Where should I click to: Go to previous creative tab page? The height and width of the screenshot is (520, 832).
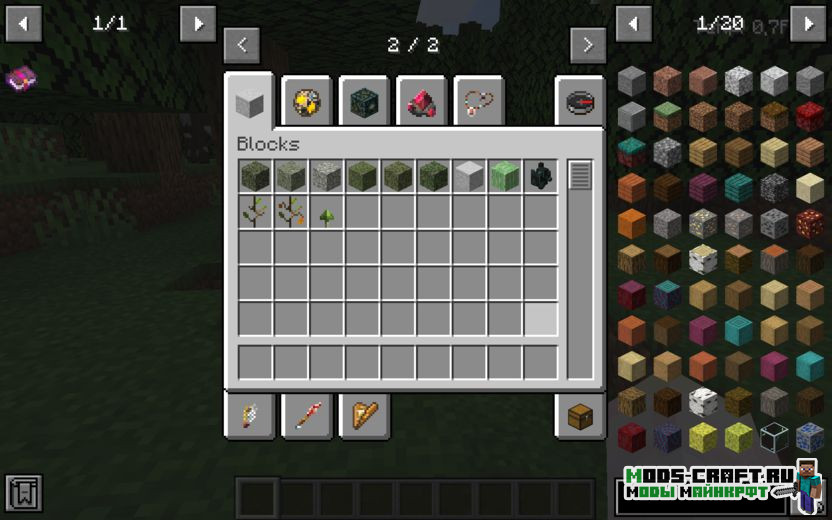point(242,45)
